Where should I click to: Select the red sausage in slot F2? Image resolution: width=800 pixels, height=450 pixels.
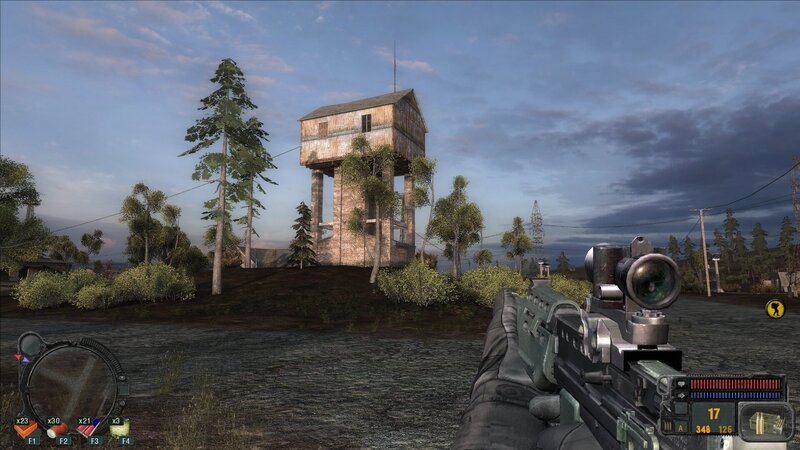click(x=57, y=429)
